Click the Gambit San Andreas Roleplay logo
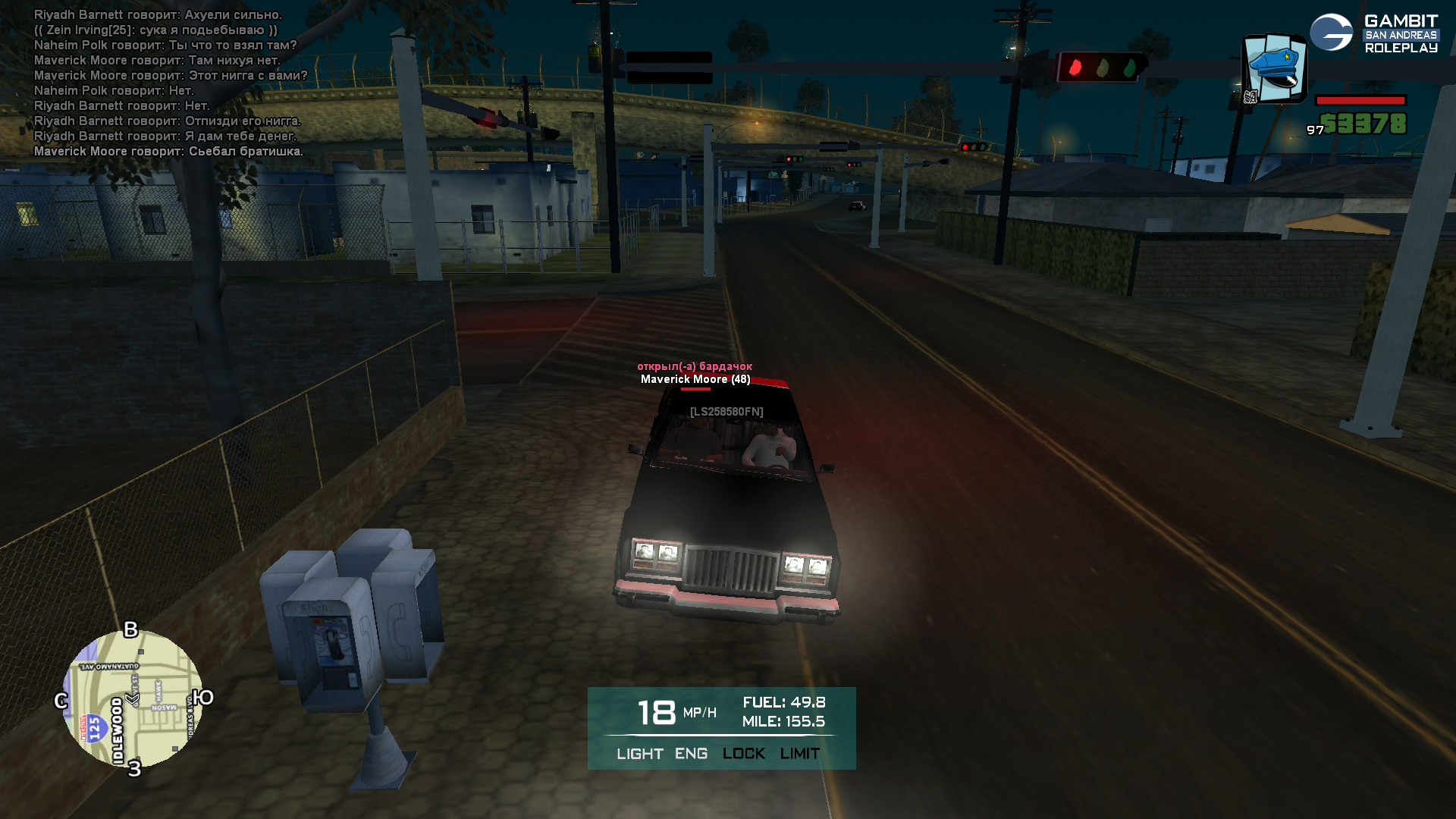 pos(1373,33)
